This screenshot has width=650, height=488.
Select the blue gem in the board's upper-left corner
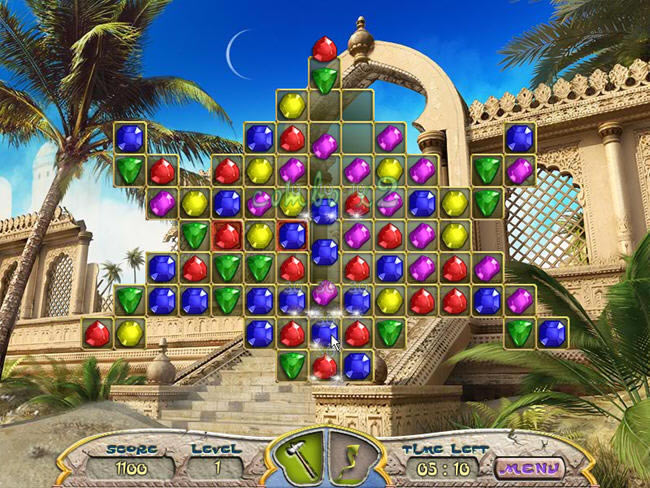tap(130, 138)
